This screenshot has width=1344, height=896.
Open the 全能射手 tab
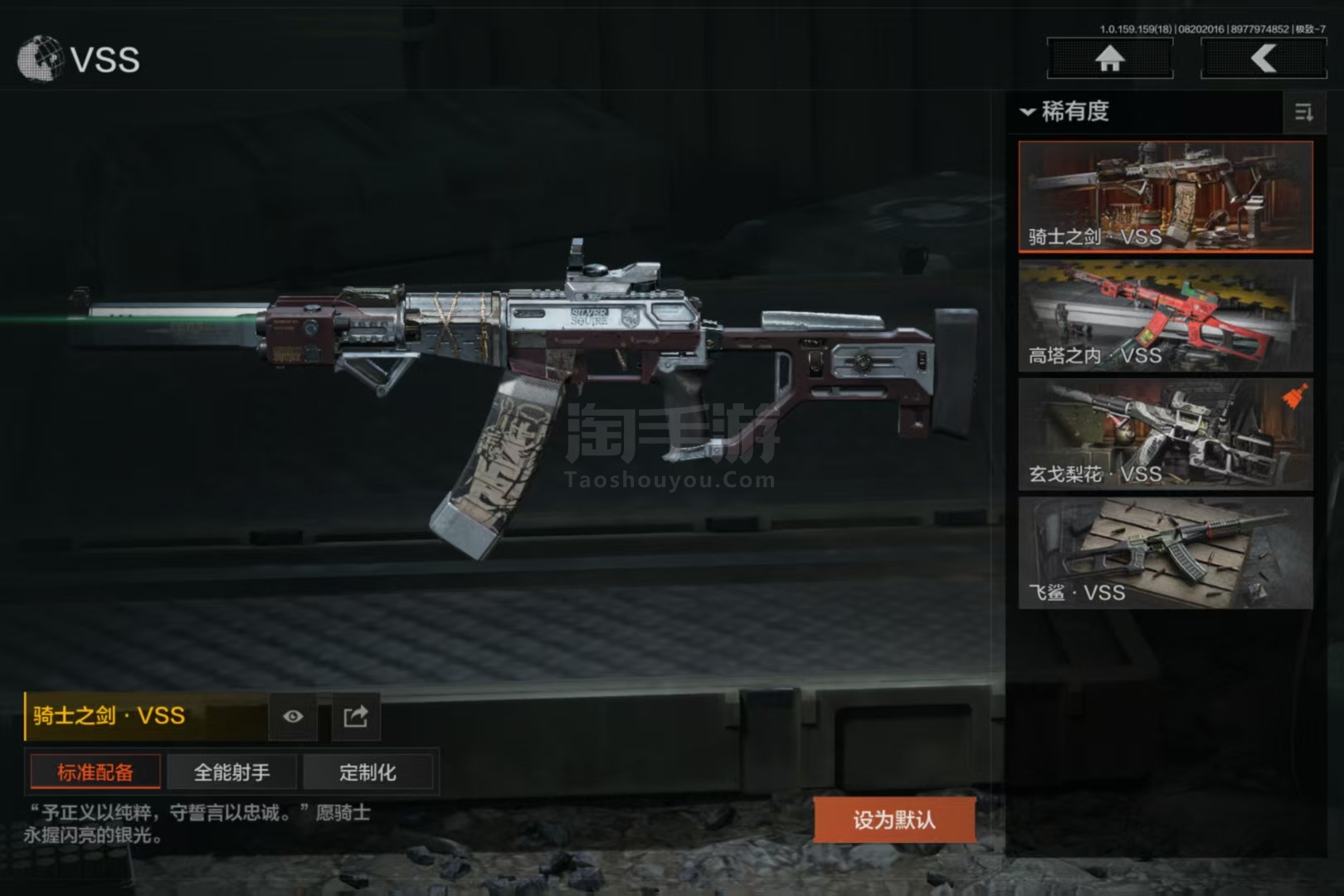(x=231, y=772)
